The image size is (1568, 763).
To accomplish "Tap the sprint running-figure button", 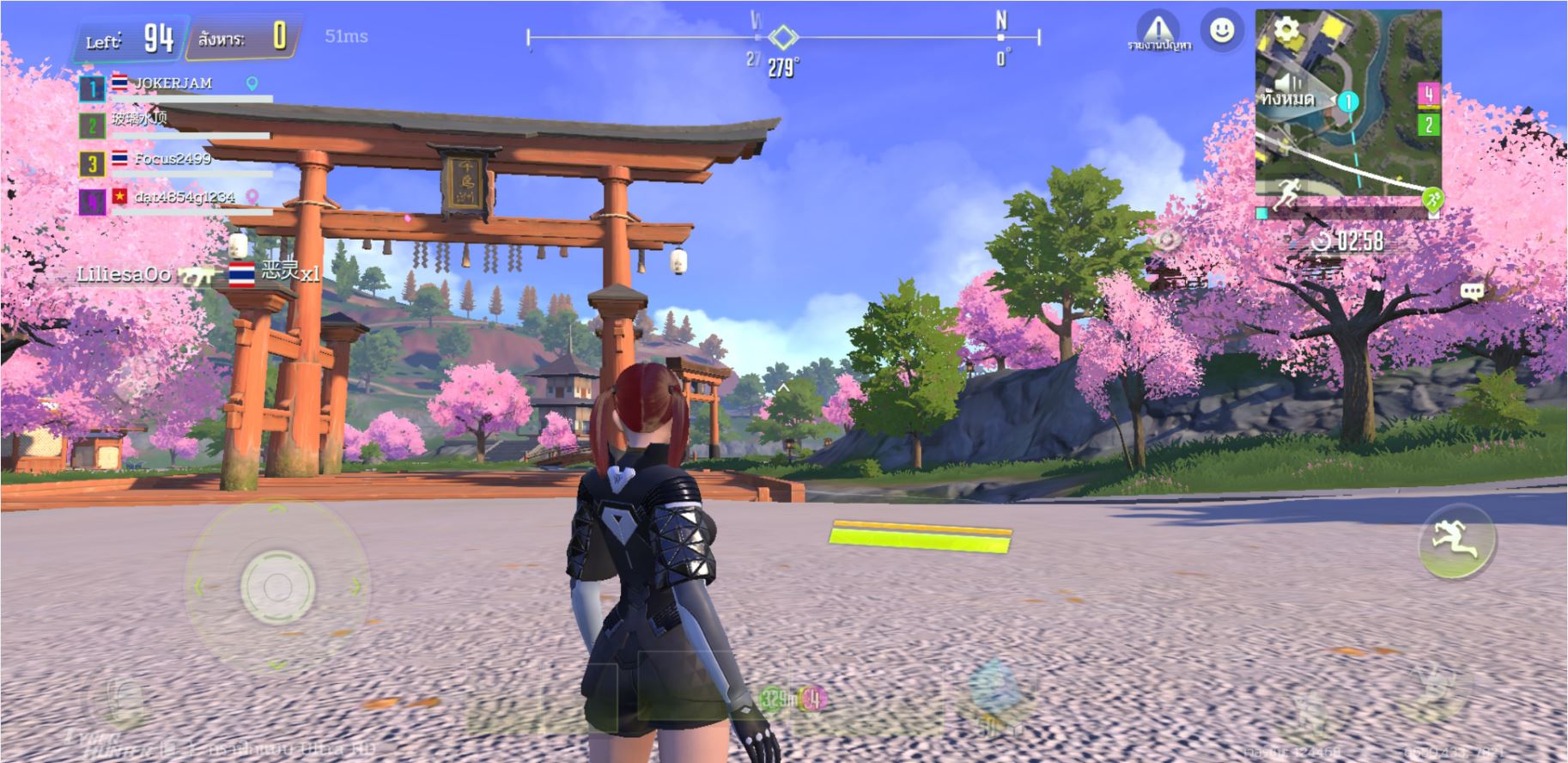I will [x=1456, y=540].
